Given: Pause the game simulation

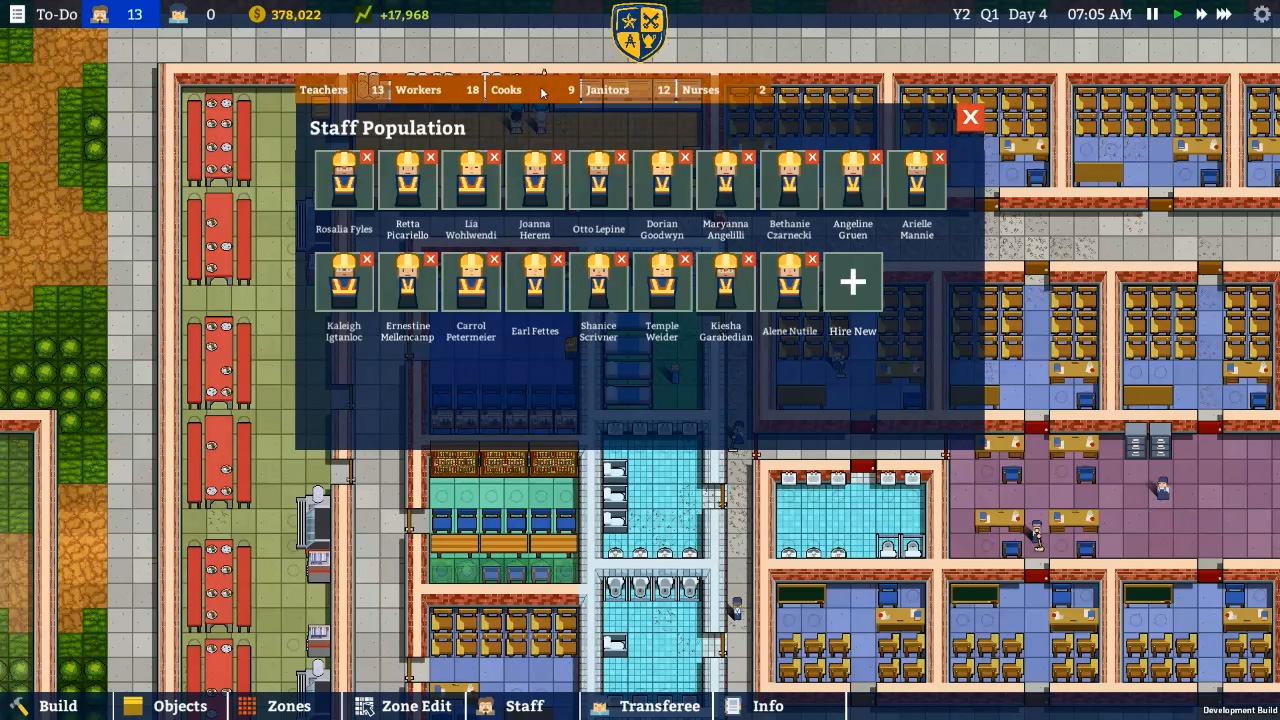Looking at the screenshot, I should tap(1151, 14).
